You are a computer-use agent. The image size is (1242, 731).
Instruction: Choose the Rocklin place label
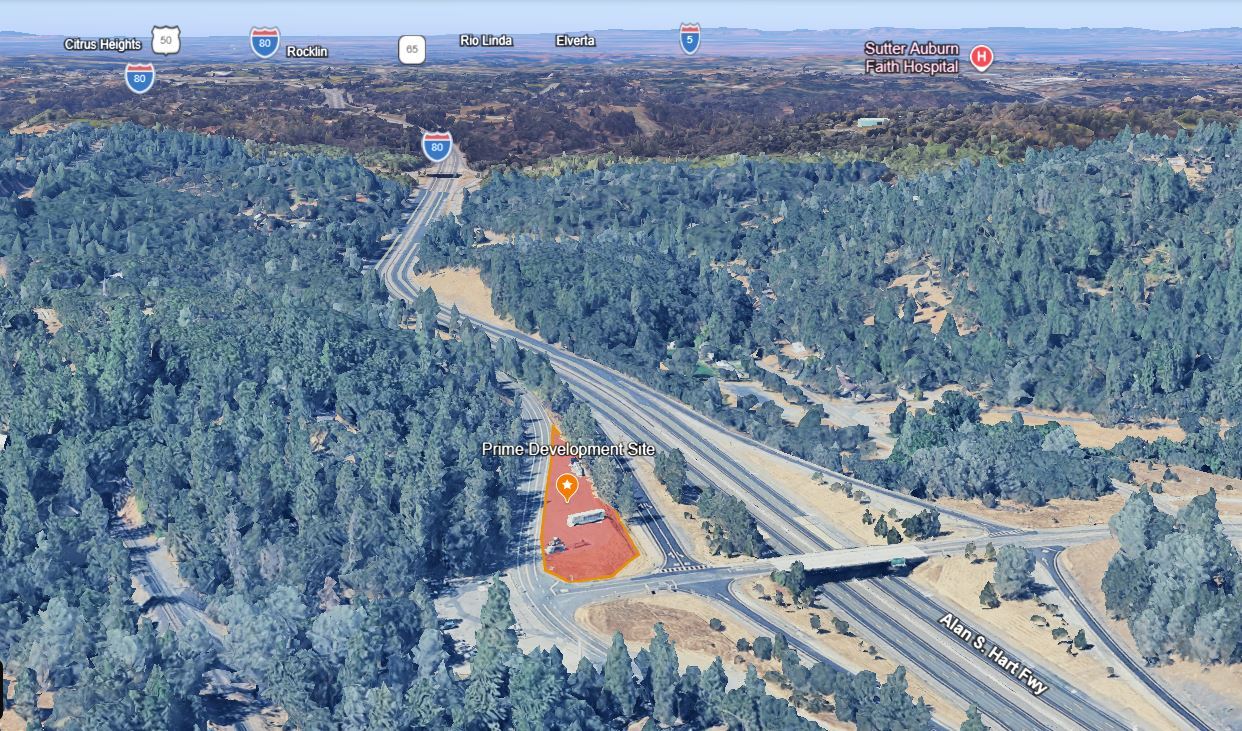point(307,51)
